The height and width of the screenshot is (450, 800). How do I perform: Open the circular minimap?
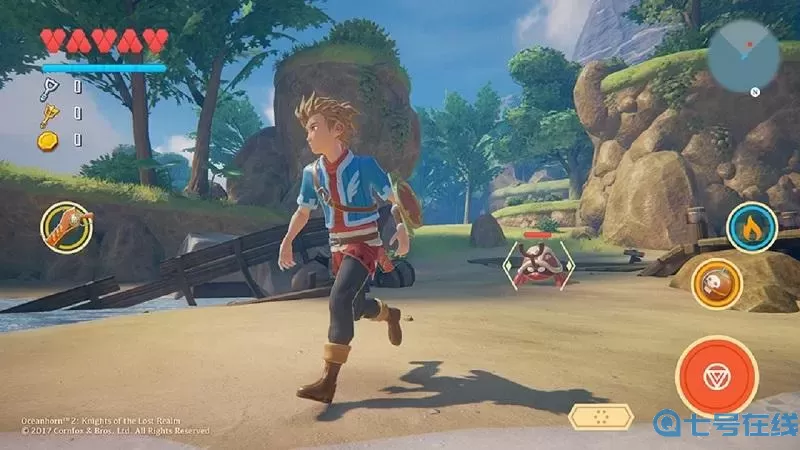[x=743, y=55]
